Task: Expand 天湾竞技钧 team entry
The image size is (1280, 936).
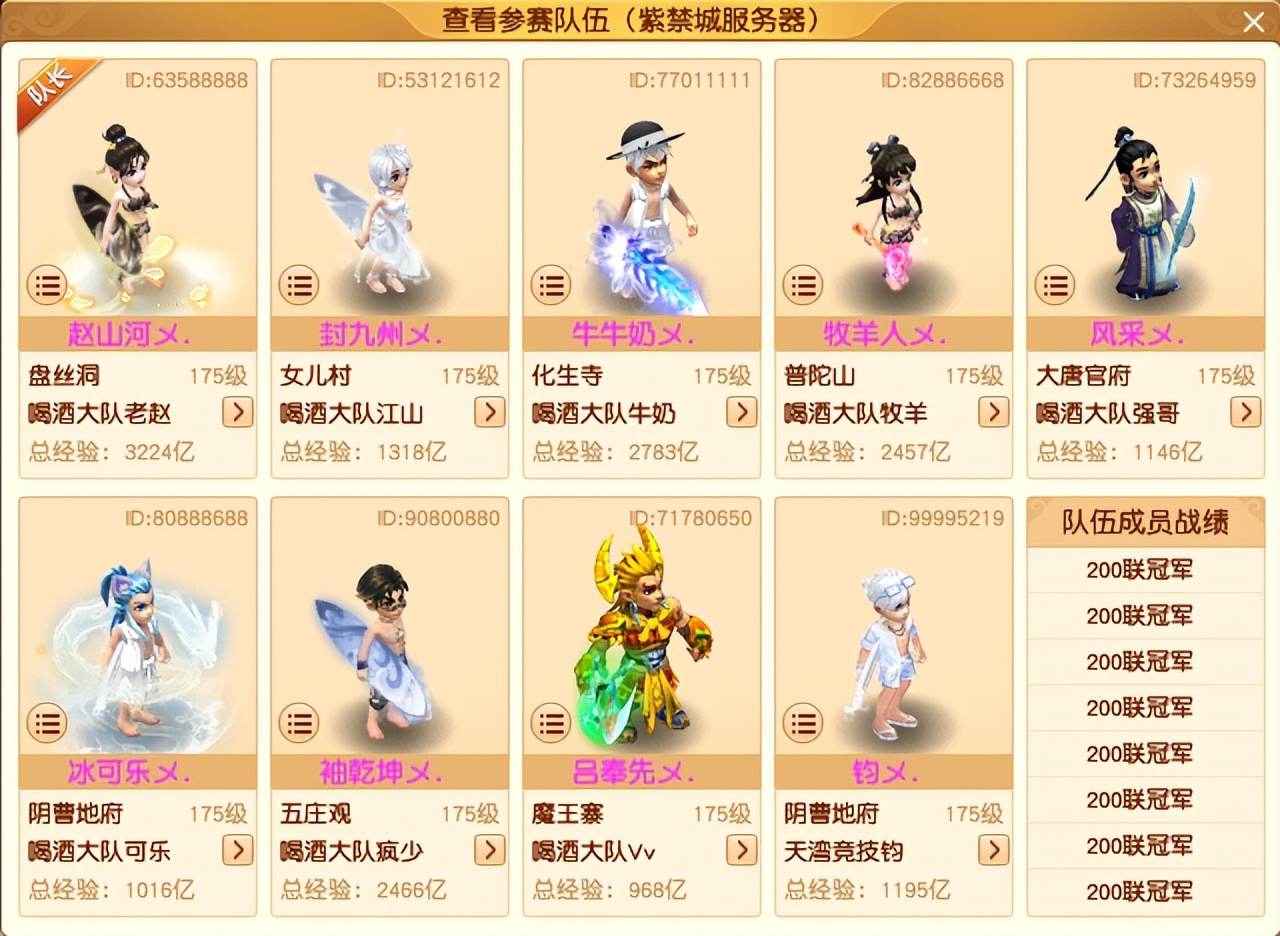Action: pos(993,851)
